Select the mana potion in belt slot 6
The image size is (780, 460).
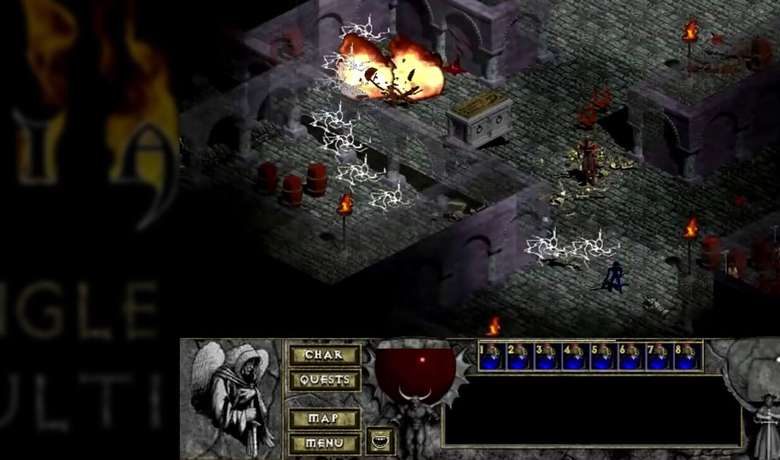(x=633, y=357)
